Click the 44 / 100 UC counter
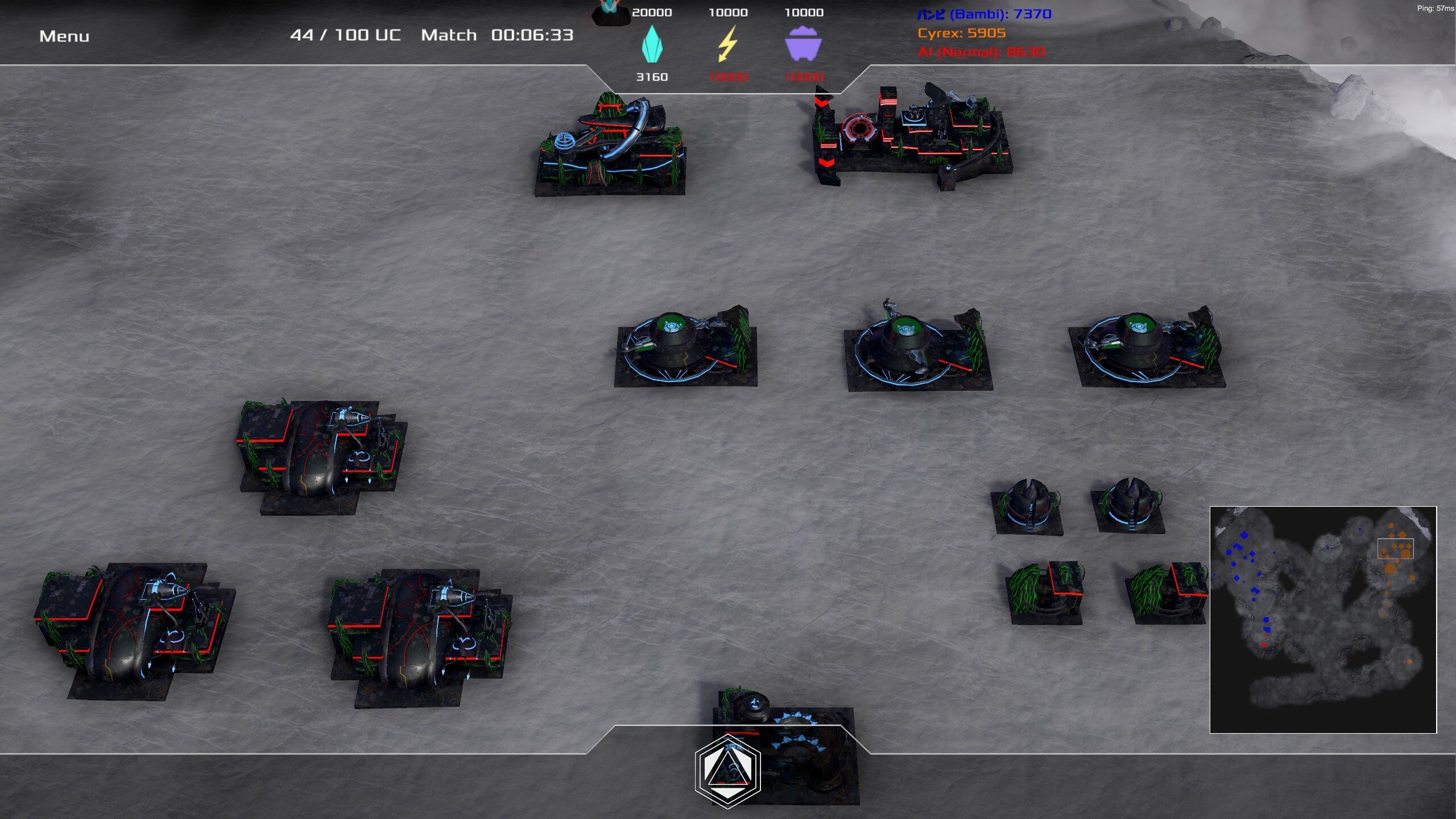 (x=345, y=35)
